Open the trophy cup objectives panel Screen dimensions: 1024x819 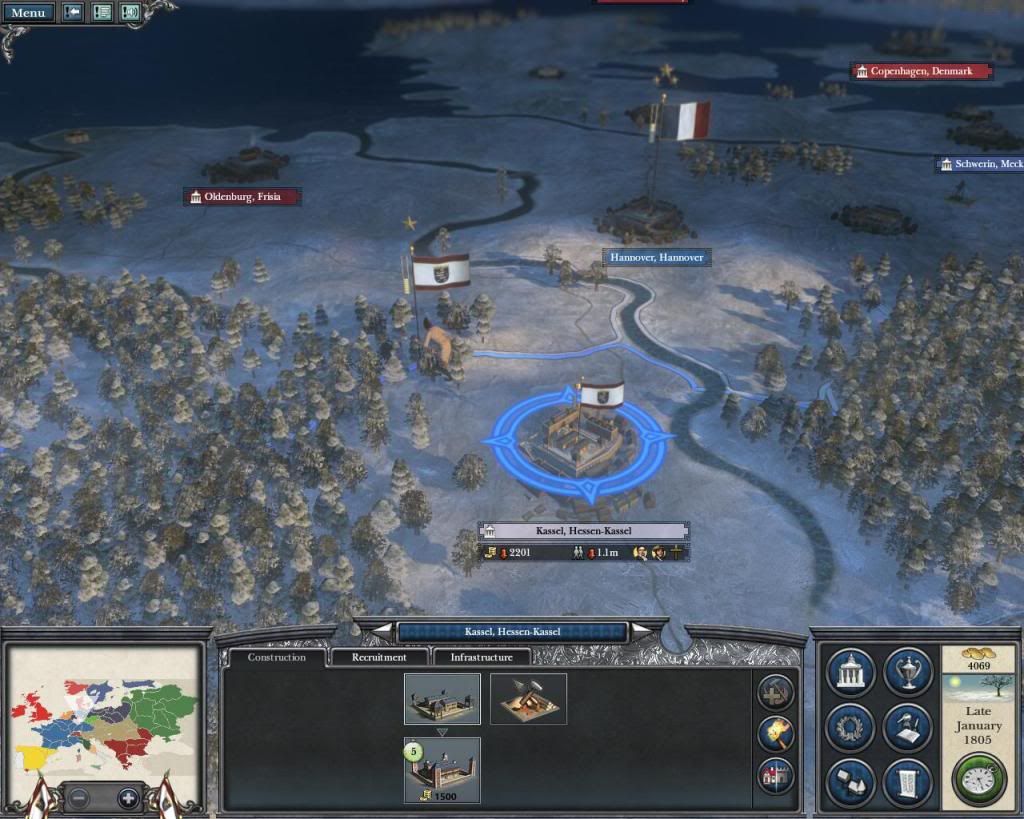tap(908, 672)
